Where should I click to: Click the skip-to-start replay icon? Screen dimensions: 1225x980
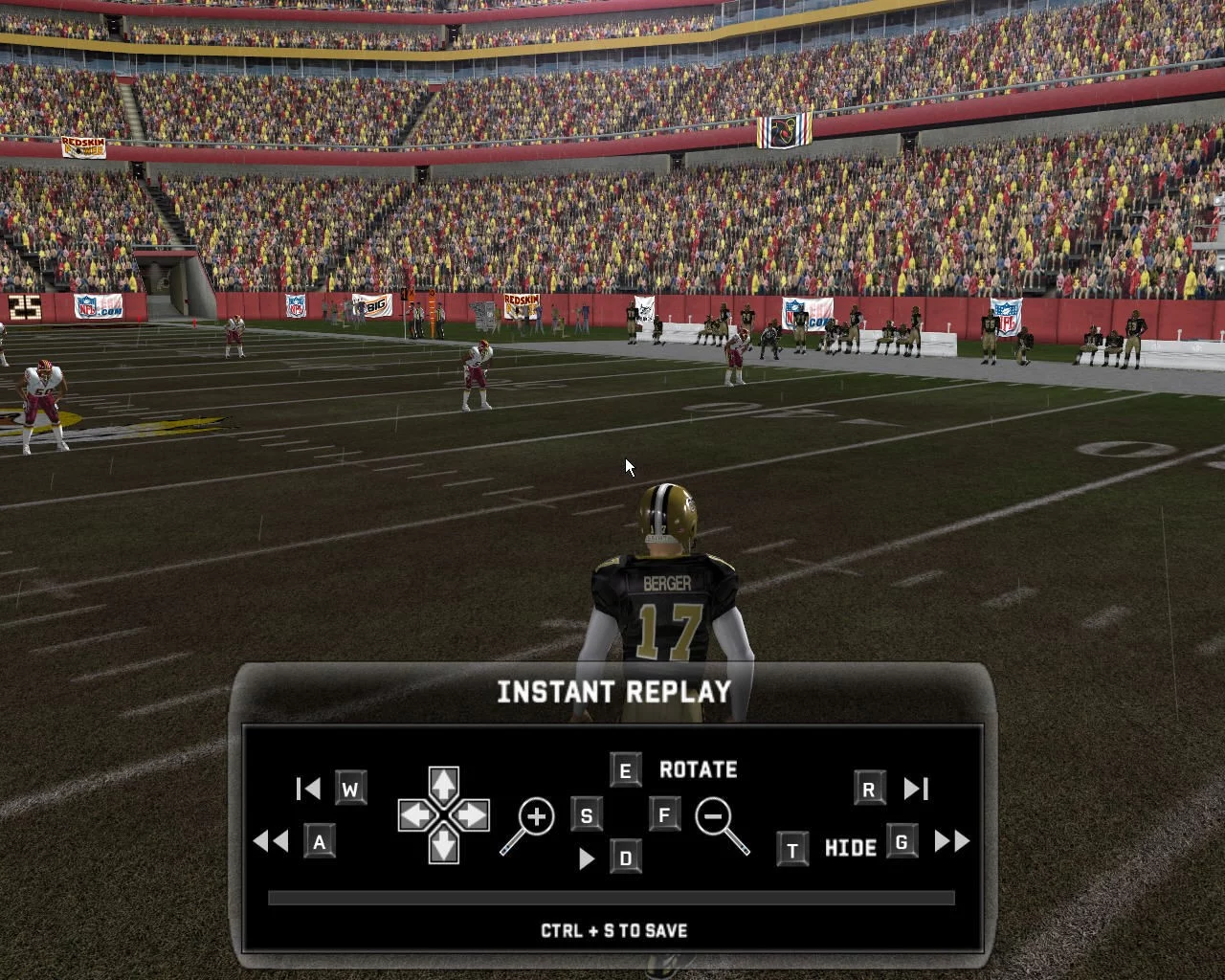click(308, 789)
